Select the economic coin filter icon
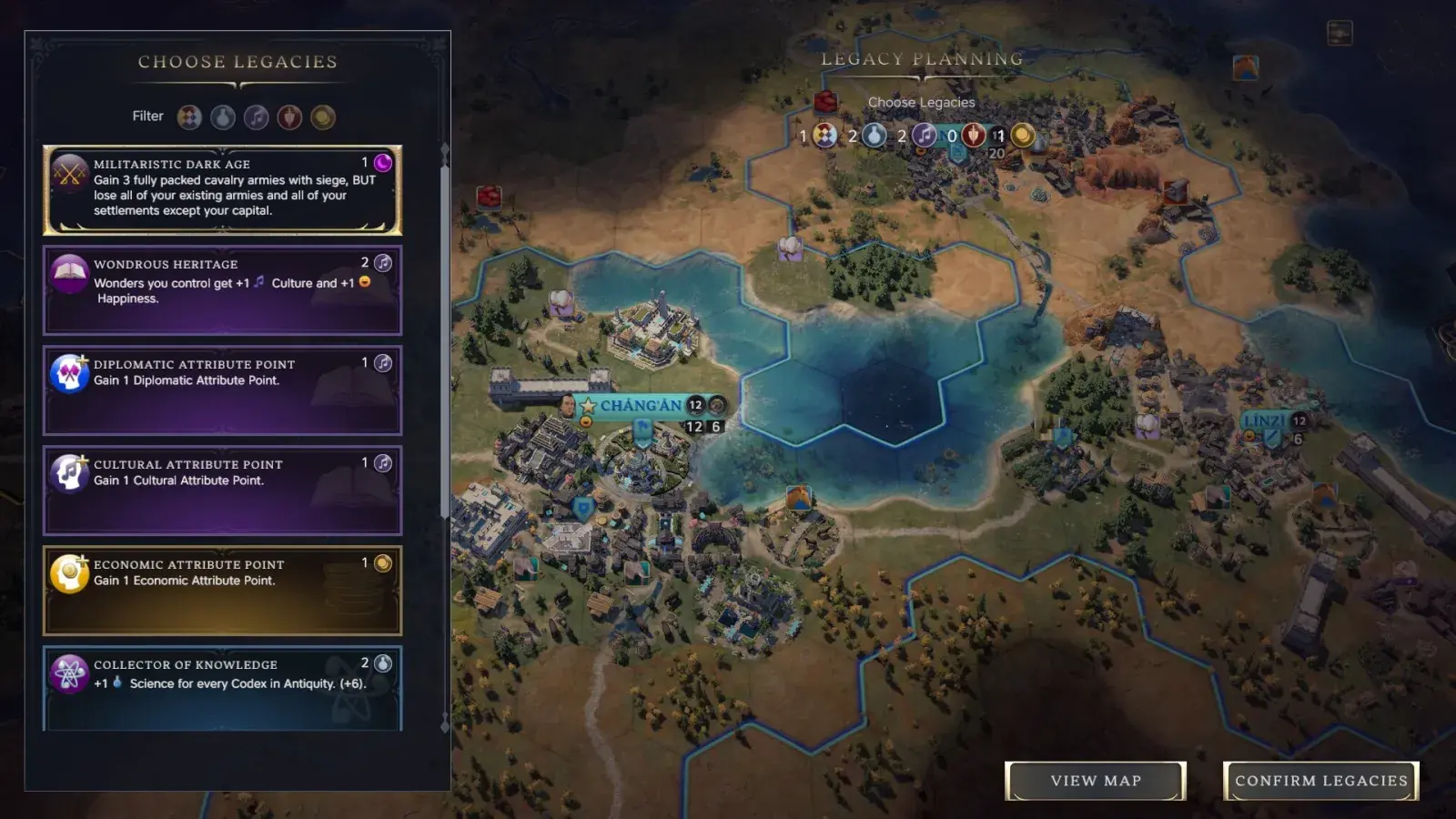1456x819 pixels. (321, 116)
